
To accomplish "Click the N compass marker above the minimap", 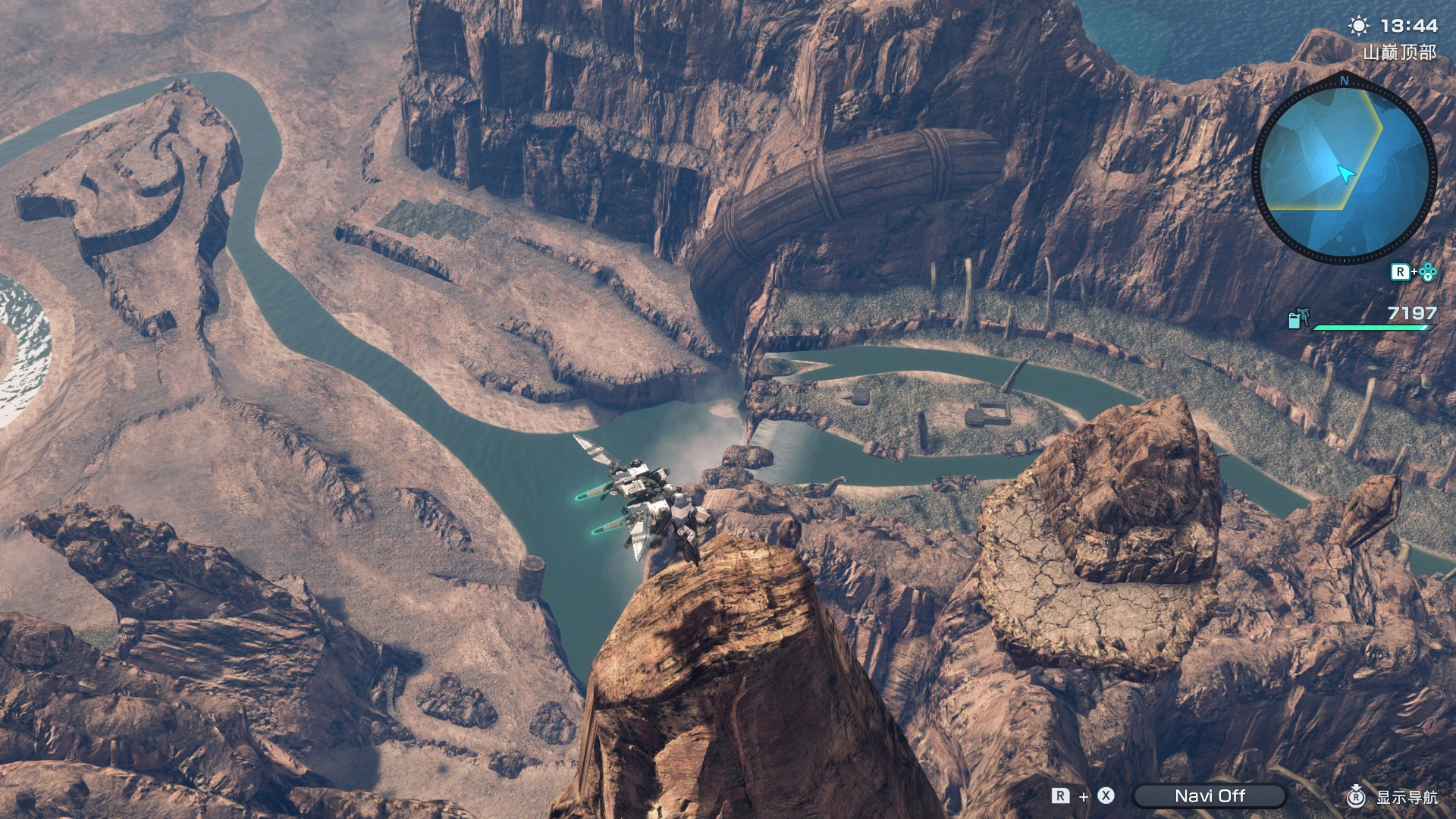I will [1344, 80].
